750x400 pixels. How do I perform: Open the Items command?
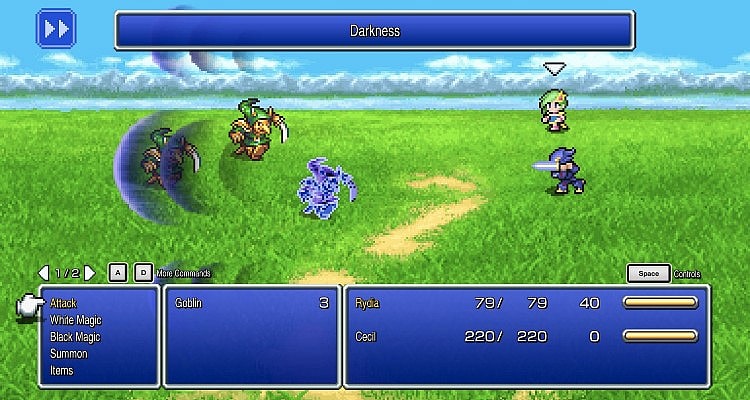tap(62, 370)
